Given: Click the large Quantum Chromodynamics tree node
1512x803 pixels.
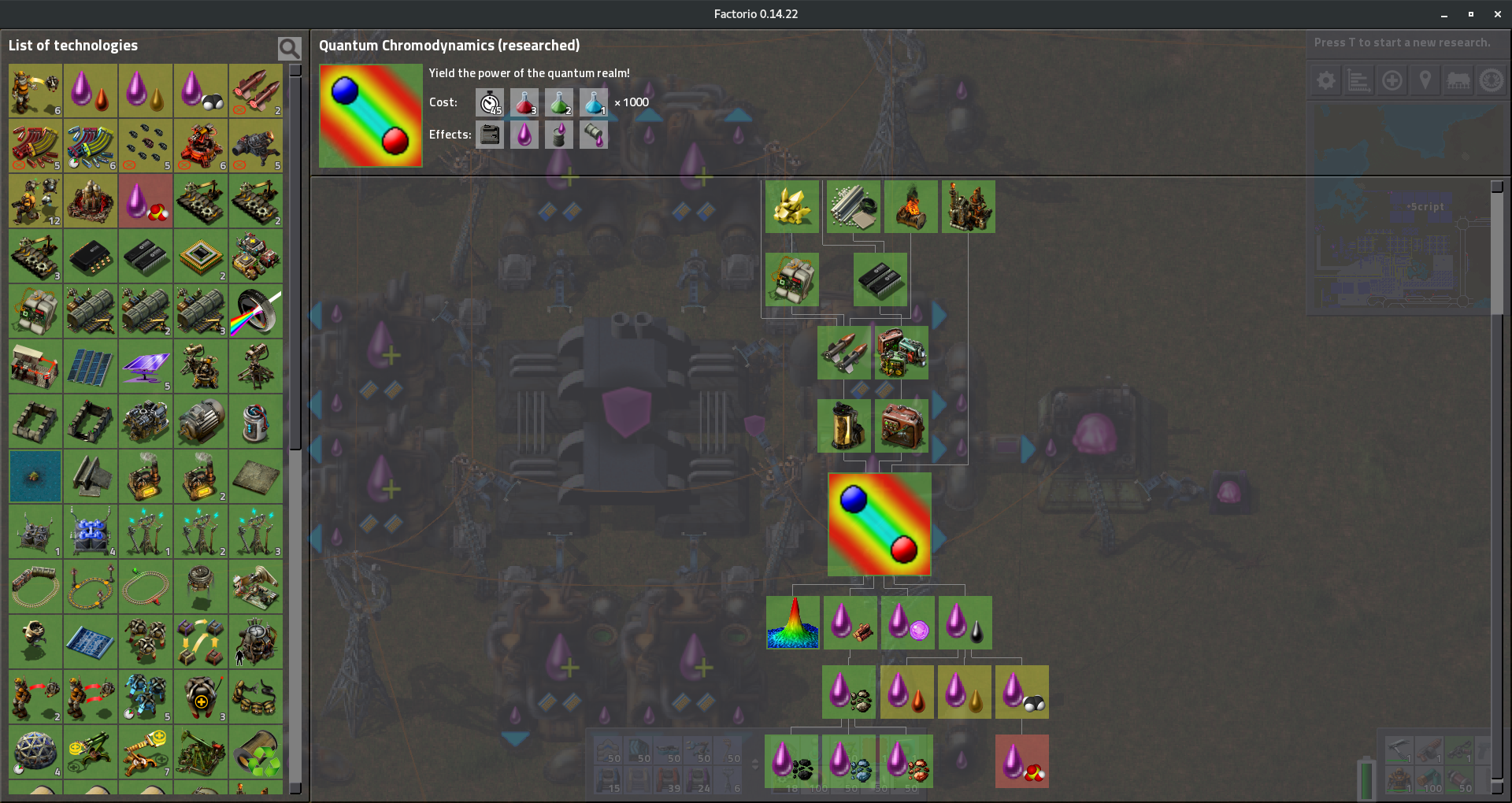Looking at the screenshot, I should (879, 524).
